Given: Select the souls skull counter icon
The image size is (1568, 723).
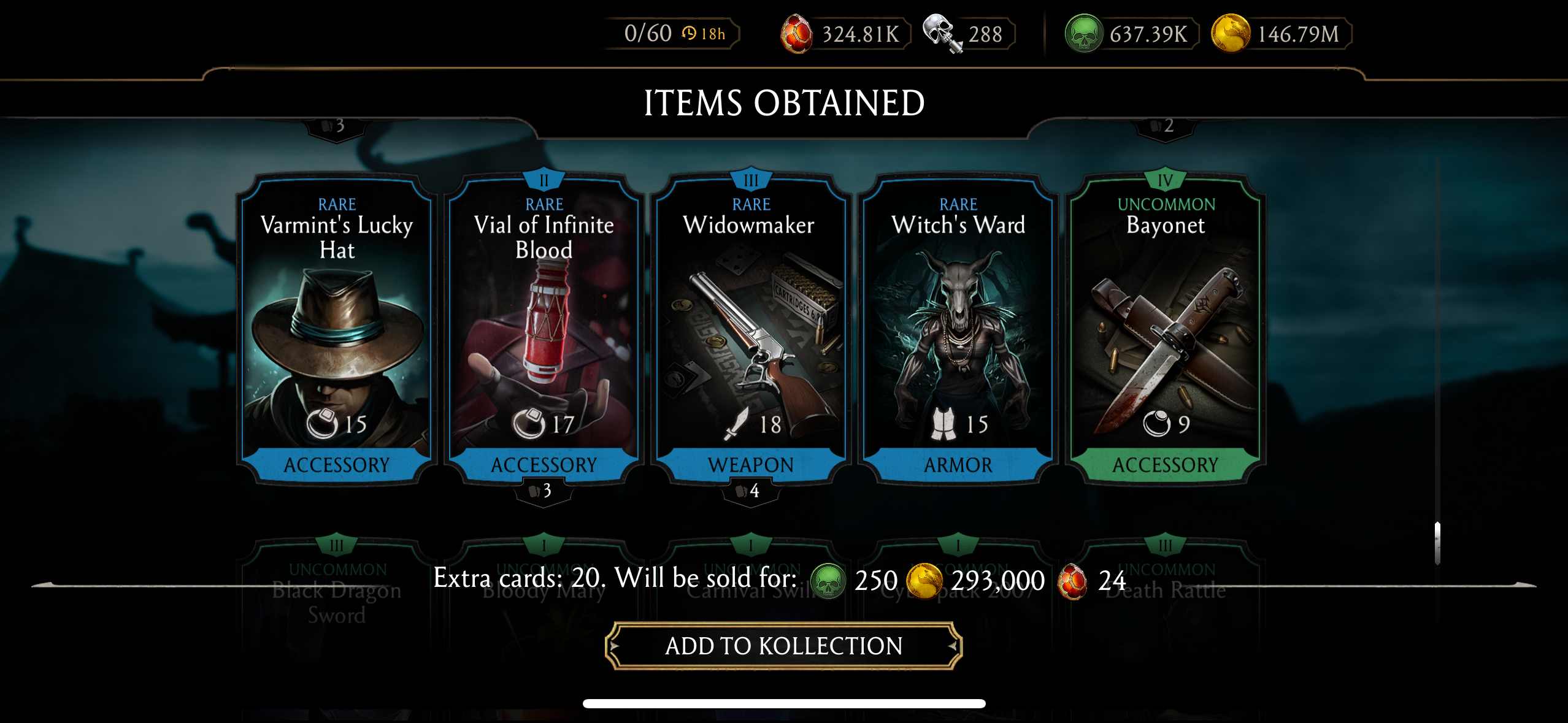Looking at the screenshot, I should pyautogui.click(x=939, y=34).
